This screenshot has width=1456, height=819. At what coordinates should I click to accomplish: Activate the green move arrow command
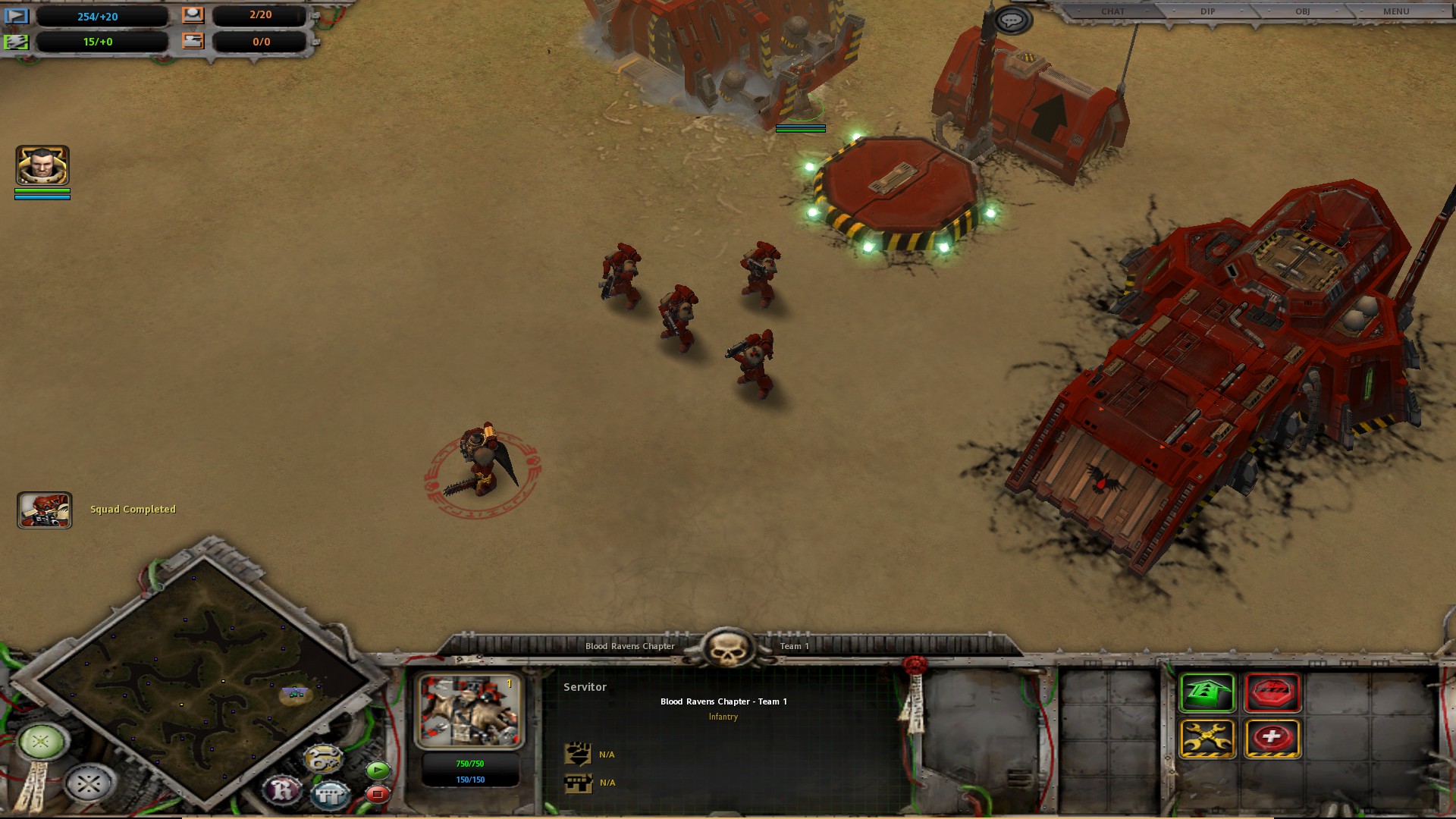[1207, 692]
